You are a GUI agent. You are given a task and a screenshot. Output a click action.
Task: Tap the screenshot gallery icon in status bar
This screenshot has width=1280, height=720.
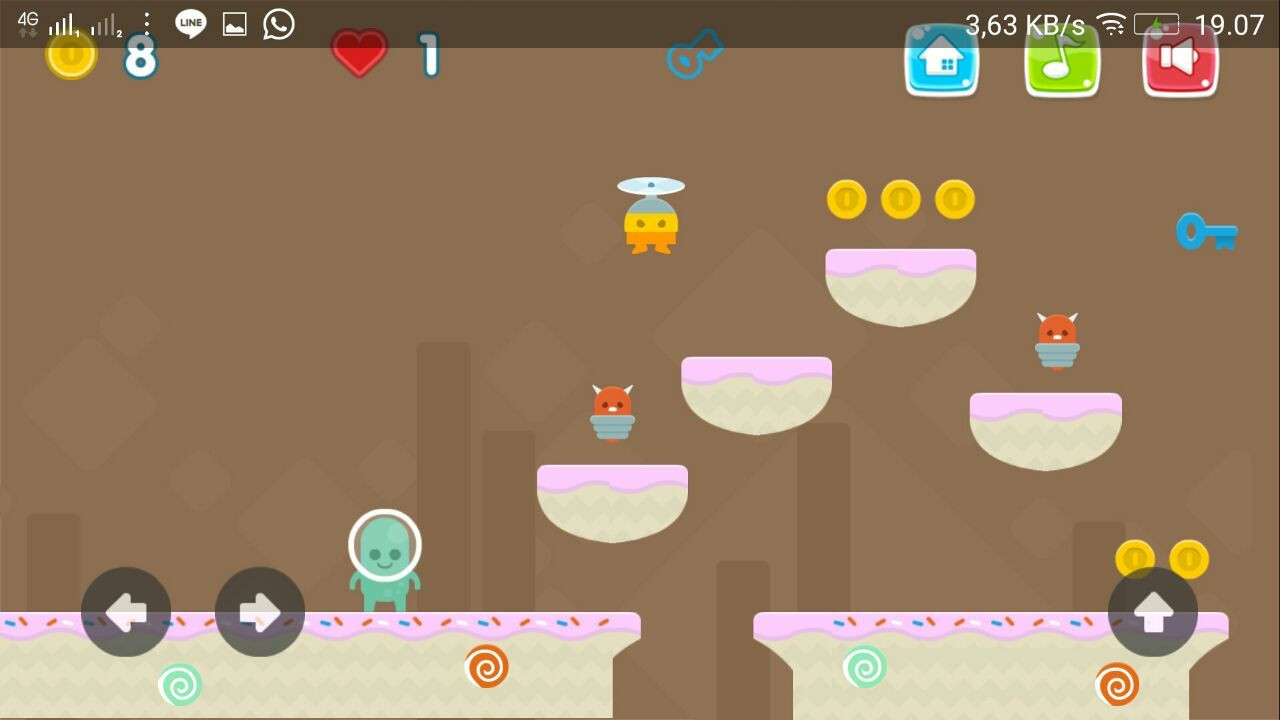coord(232,24)
